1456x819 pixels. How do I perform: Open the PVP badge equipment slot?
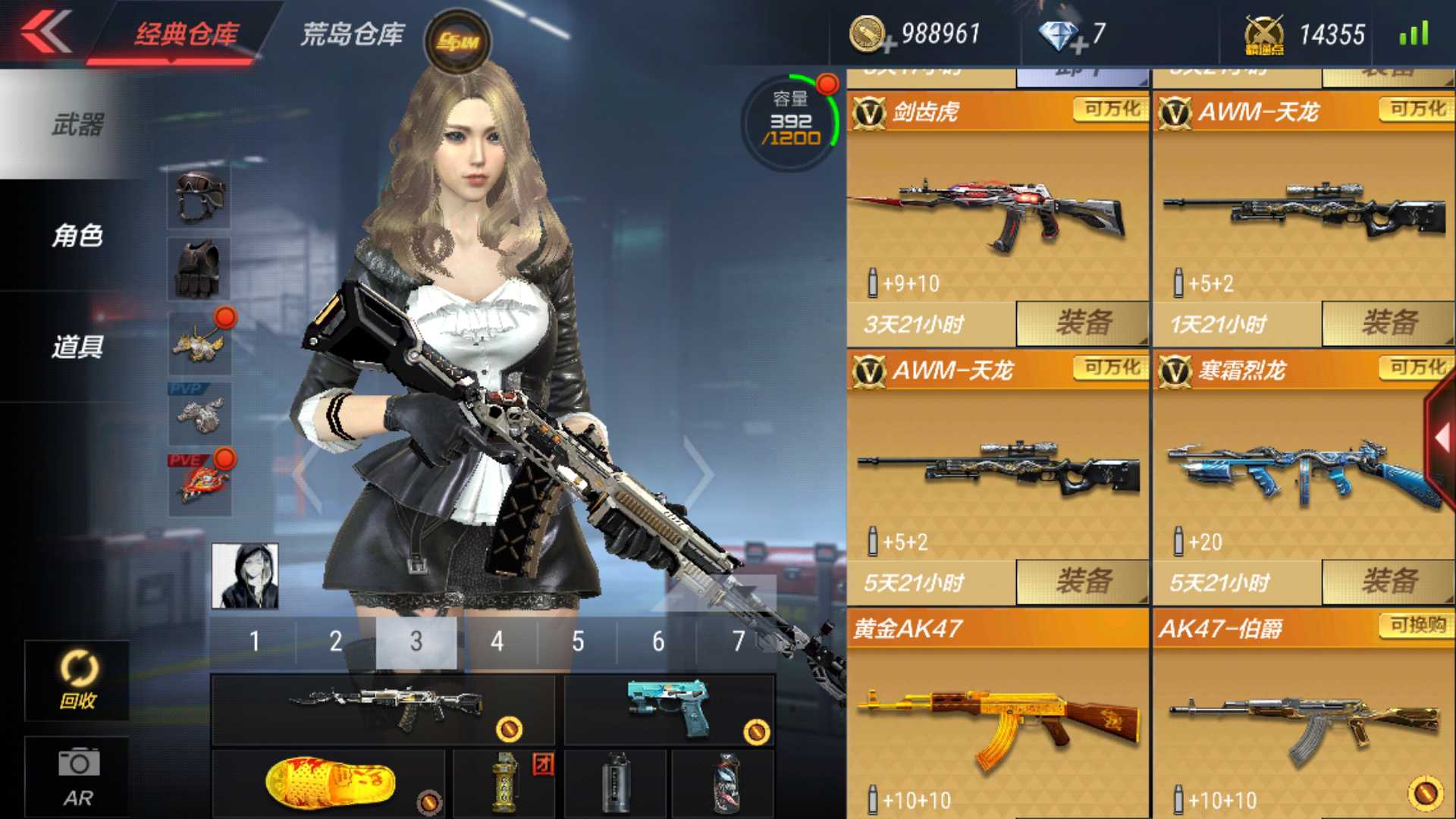[199, 409]
